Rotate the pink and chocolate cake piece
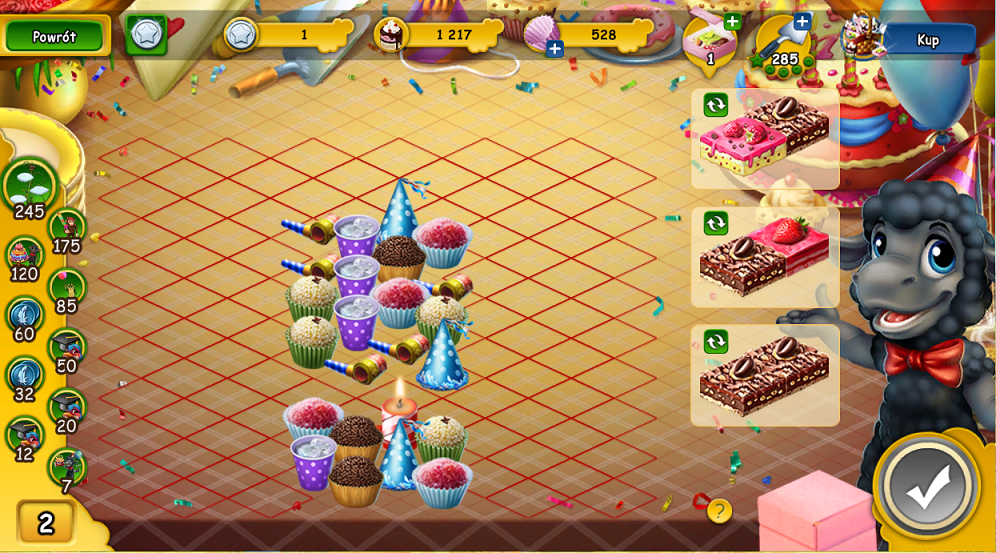 pos(715,105)
